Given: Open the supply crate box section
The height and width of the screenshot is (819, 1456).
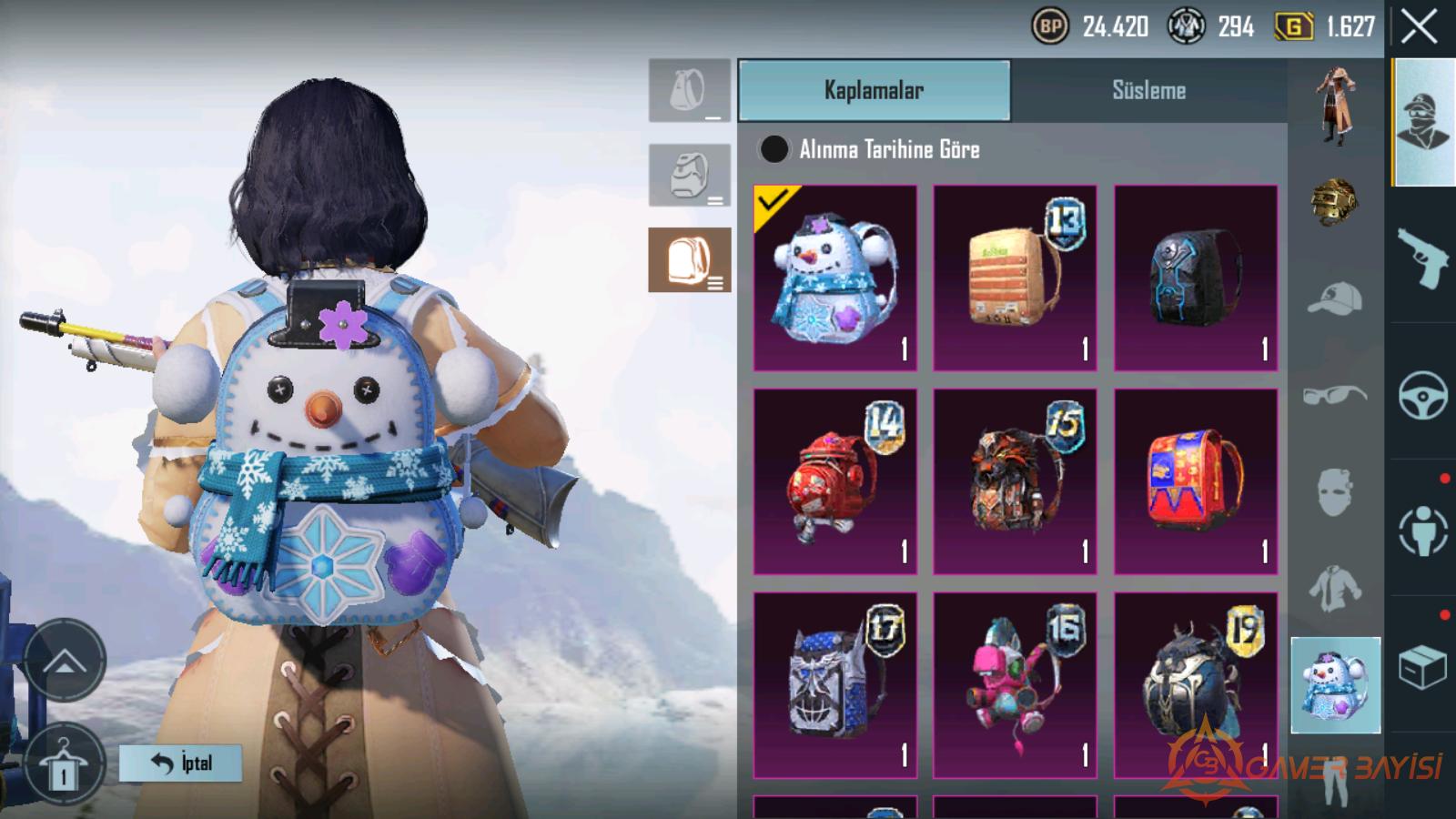Looking at the screenshot, I should pyautogui.click(x=1422, y=667).
